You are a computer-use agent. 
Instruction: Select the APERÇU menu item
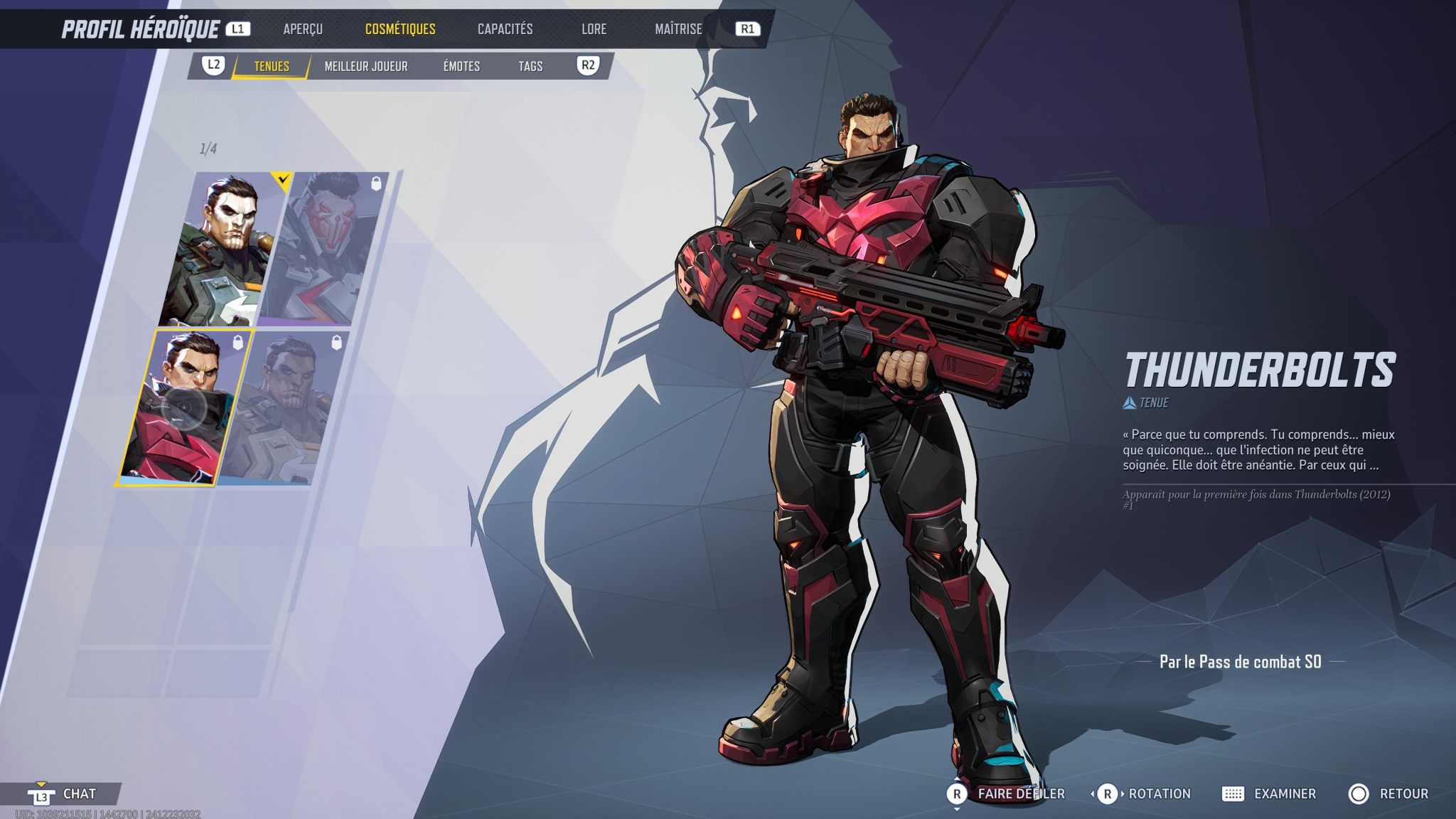click(302, 29)
